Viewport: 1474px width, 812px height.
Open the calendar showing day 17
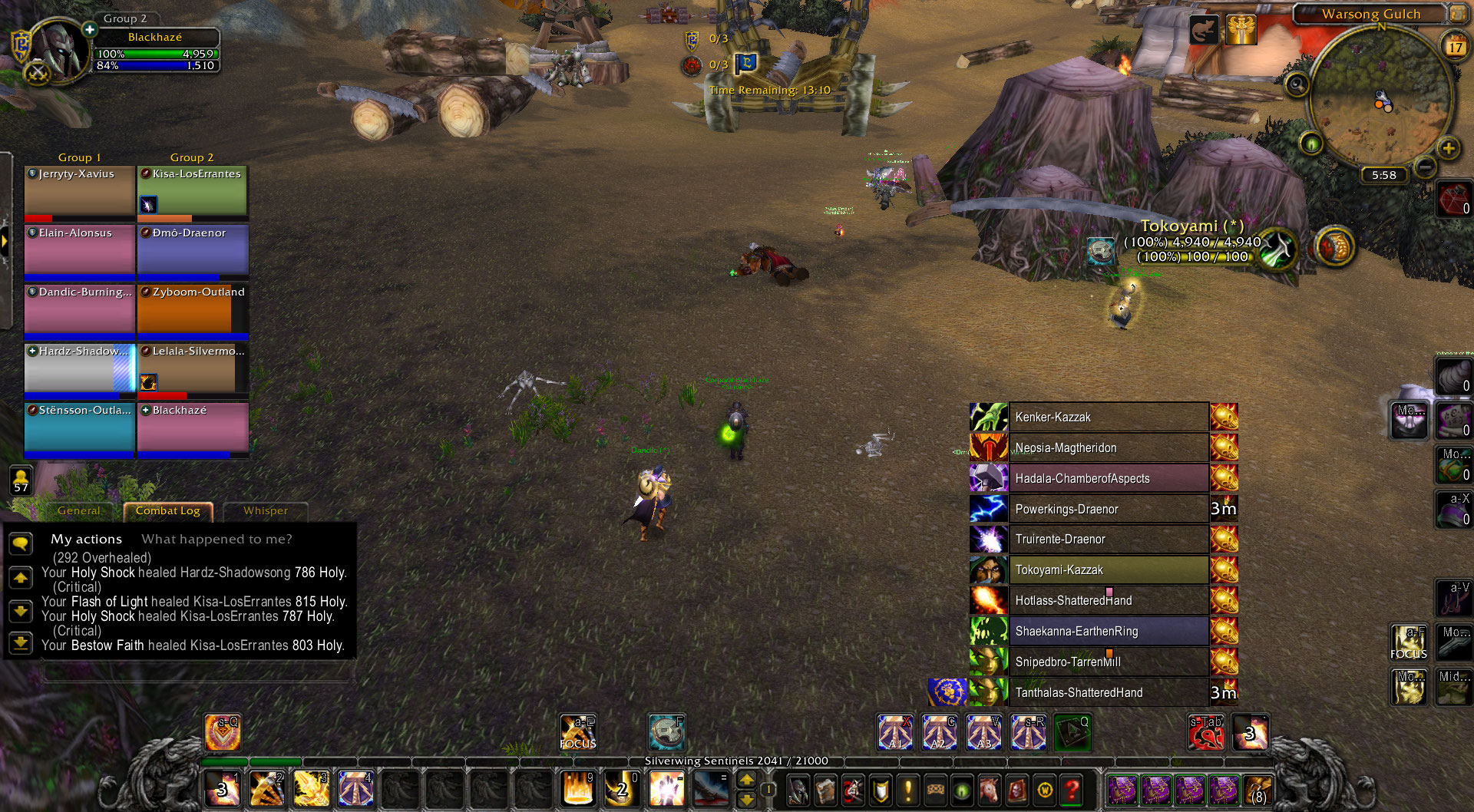pos(1455,47)
